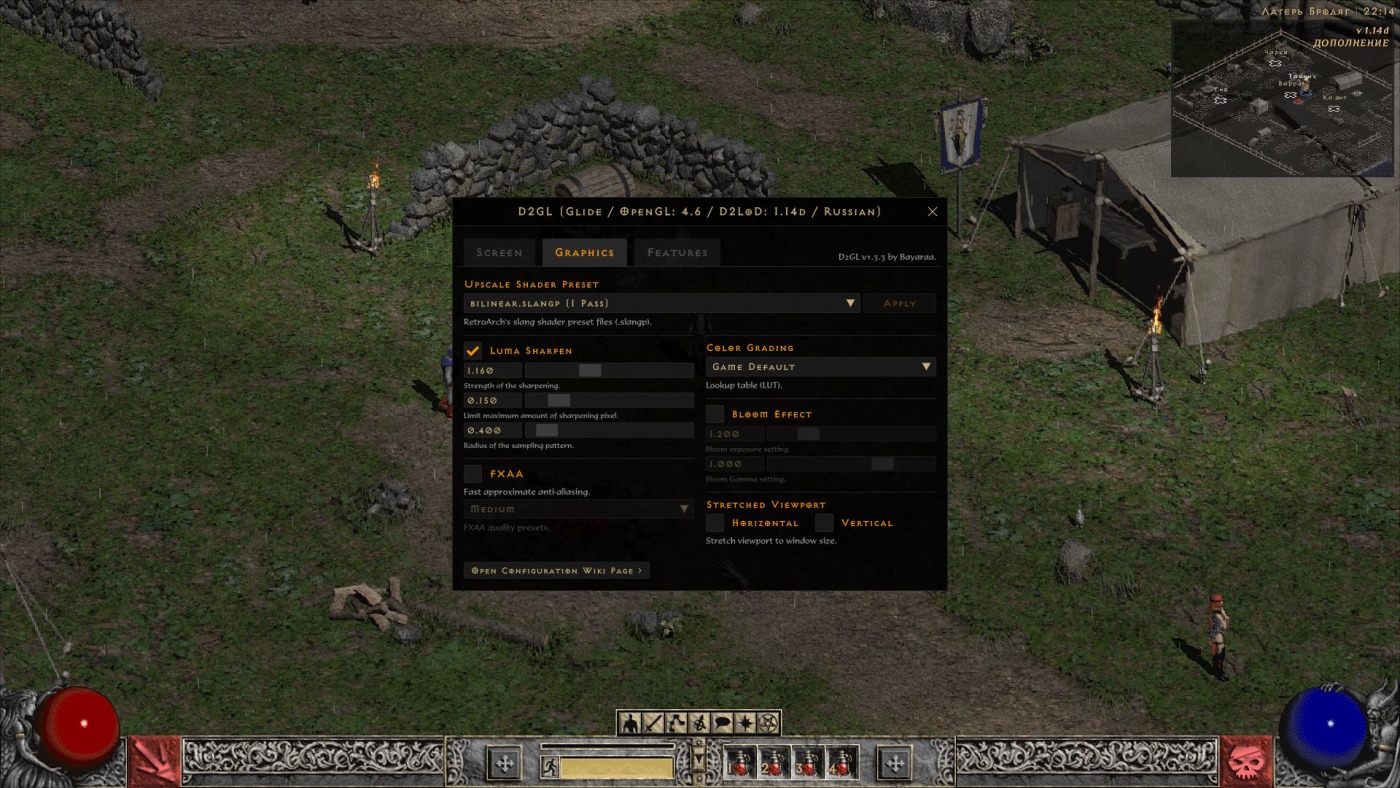Apply the selected shader preset
1400x788 pixels.
[899, 303]
